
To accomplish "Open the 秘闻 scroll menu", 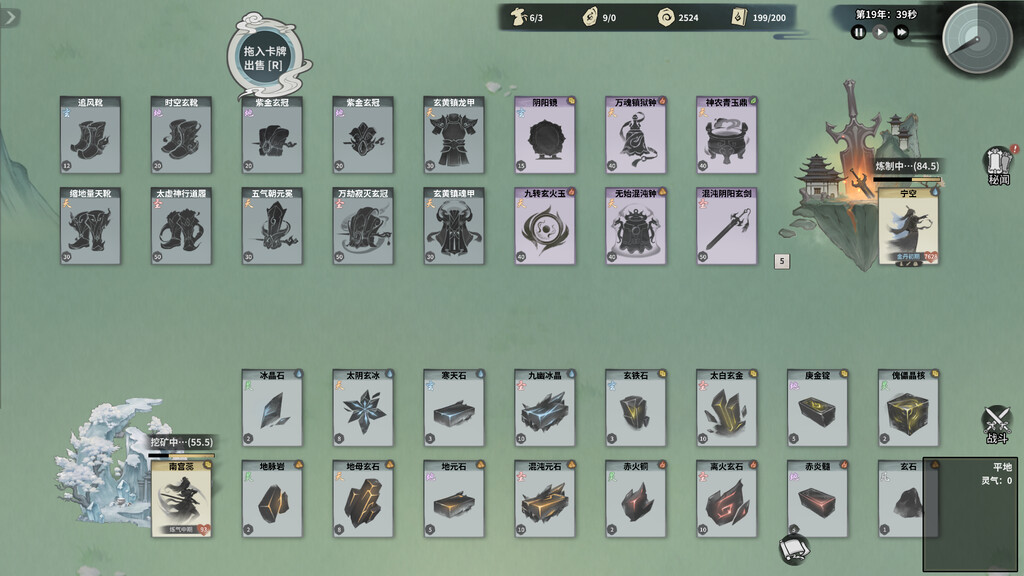I will [x=998, y=165].
